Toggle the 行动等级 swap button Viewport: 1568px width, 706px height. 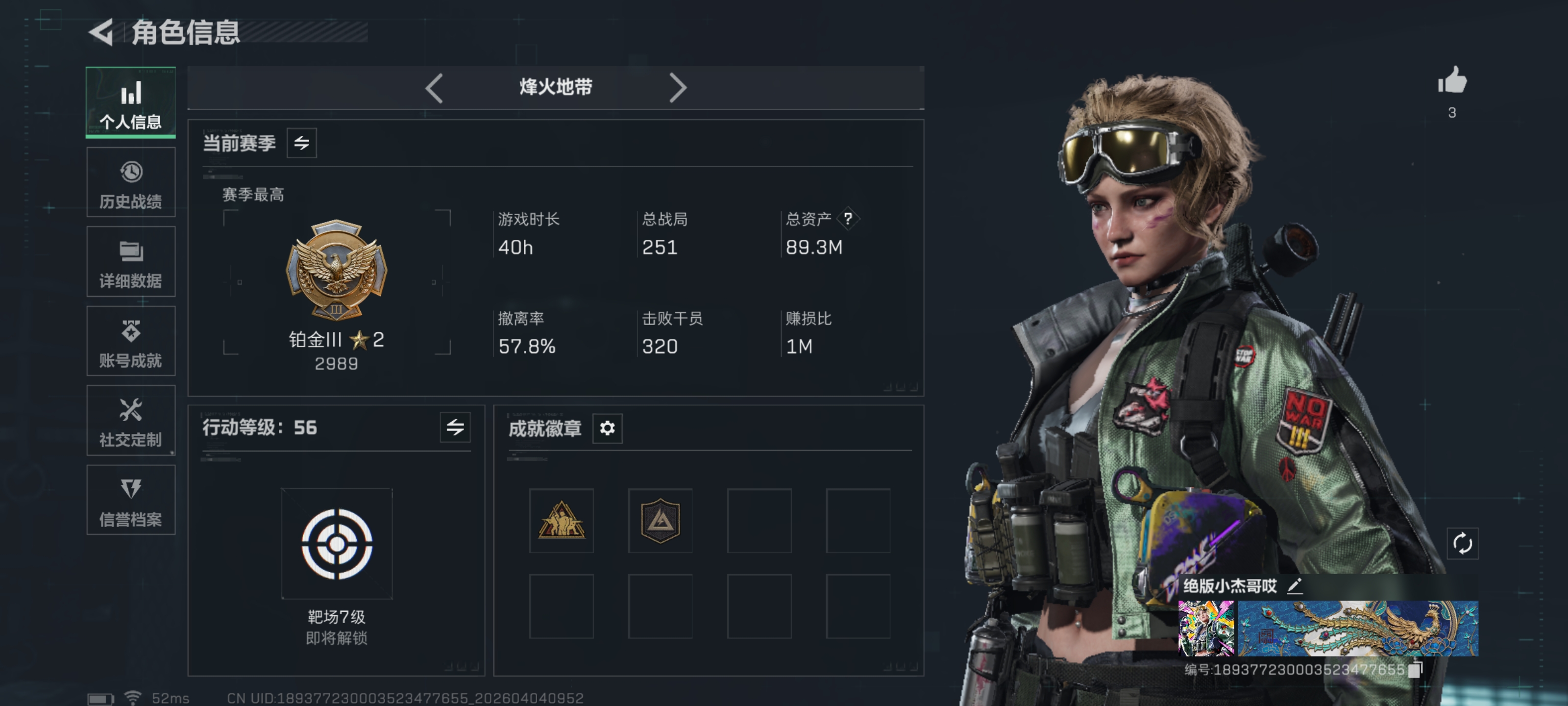[x=455, y=428]
